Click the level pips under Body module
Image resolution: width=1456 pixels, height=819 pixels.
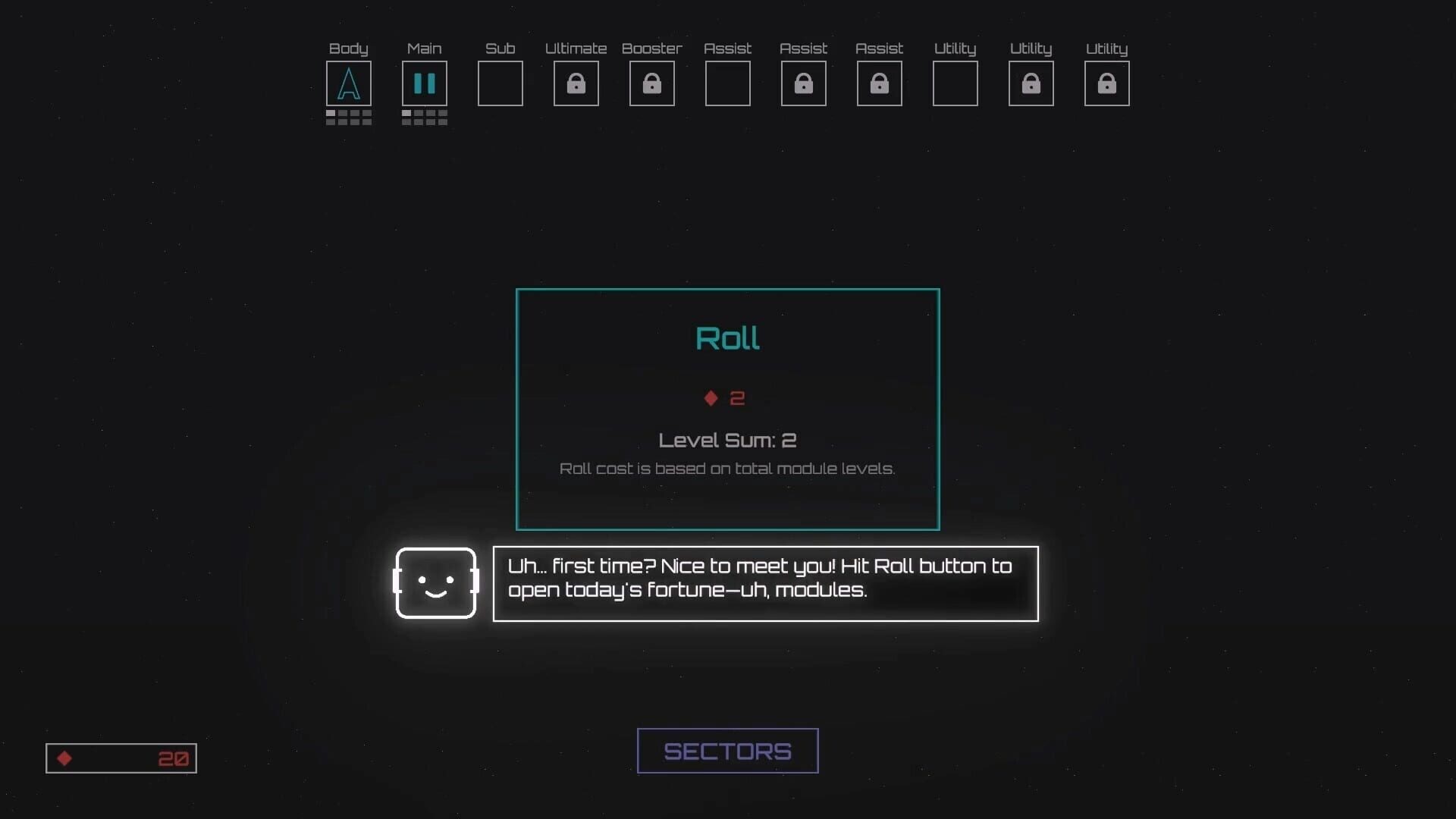349,118
